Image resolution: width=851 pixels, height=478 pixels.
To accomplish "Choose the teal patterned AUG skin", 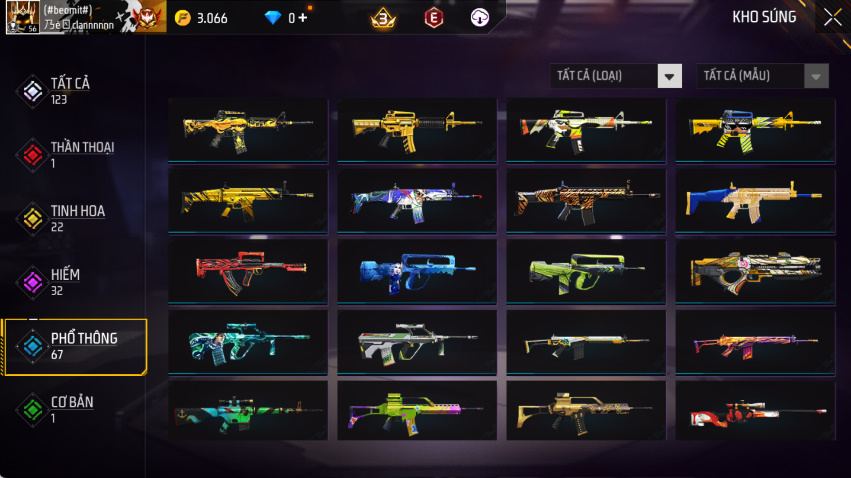I will tap(247, 341).
